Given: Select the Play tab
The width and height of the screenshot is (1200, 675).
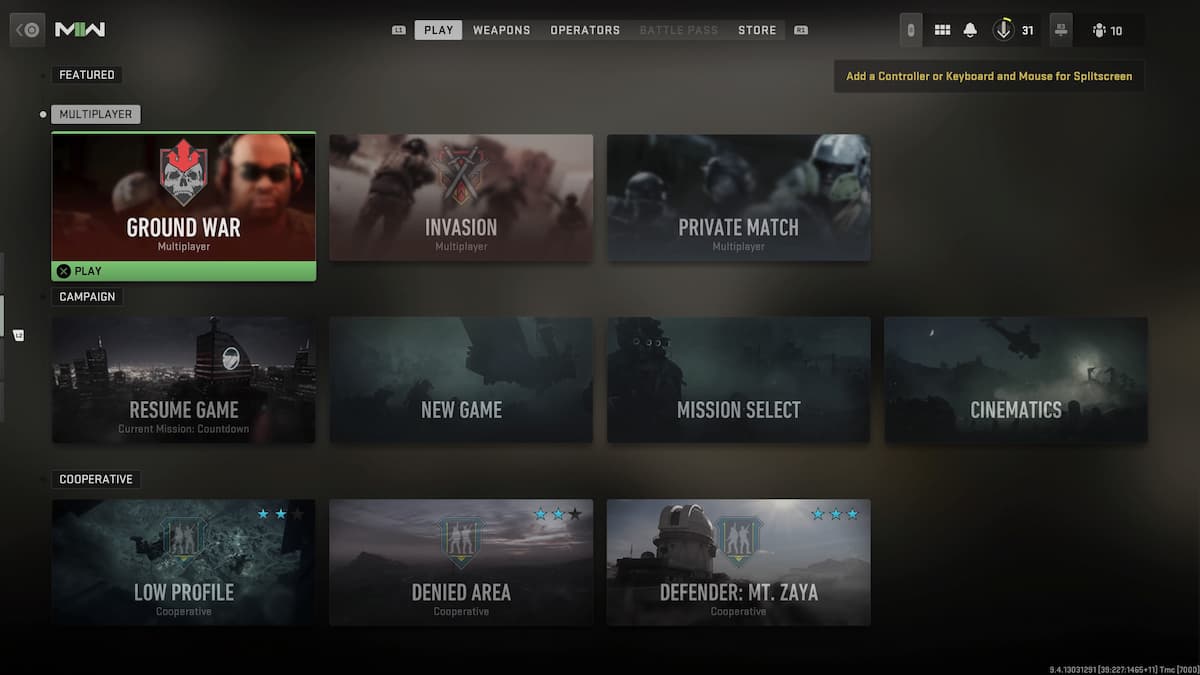Looking at the screenshot, I should [438, 30].
